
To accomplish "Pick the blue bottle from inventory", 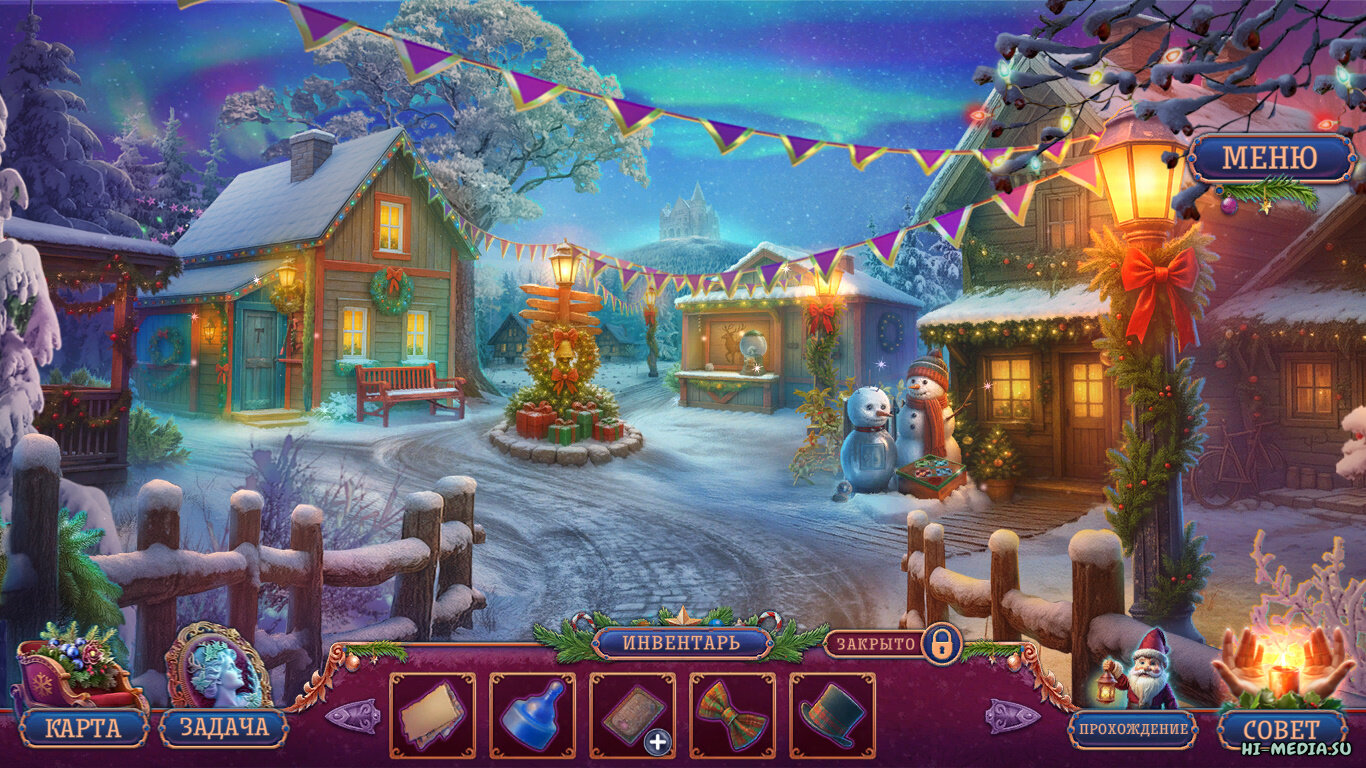I will click(532, 715).
